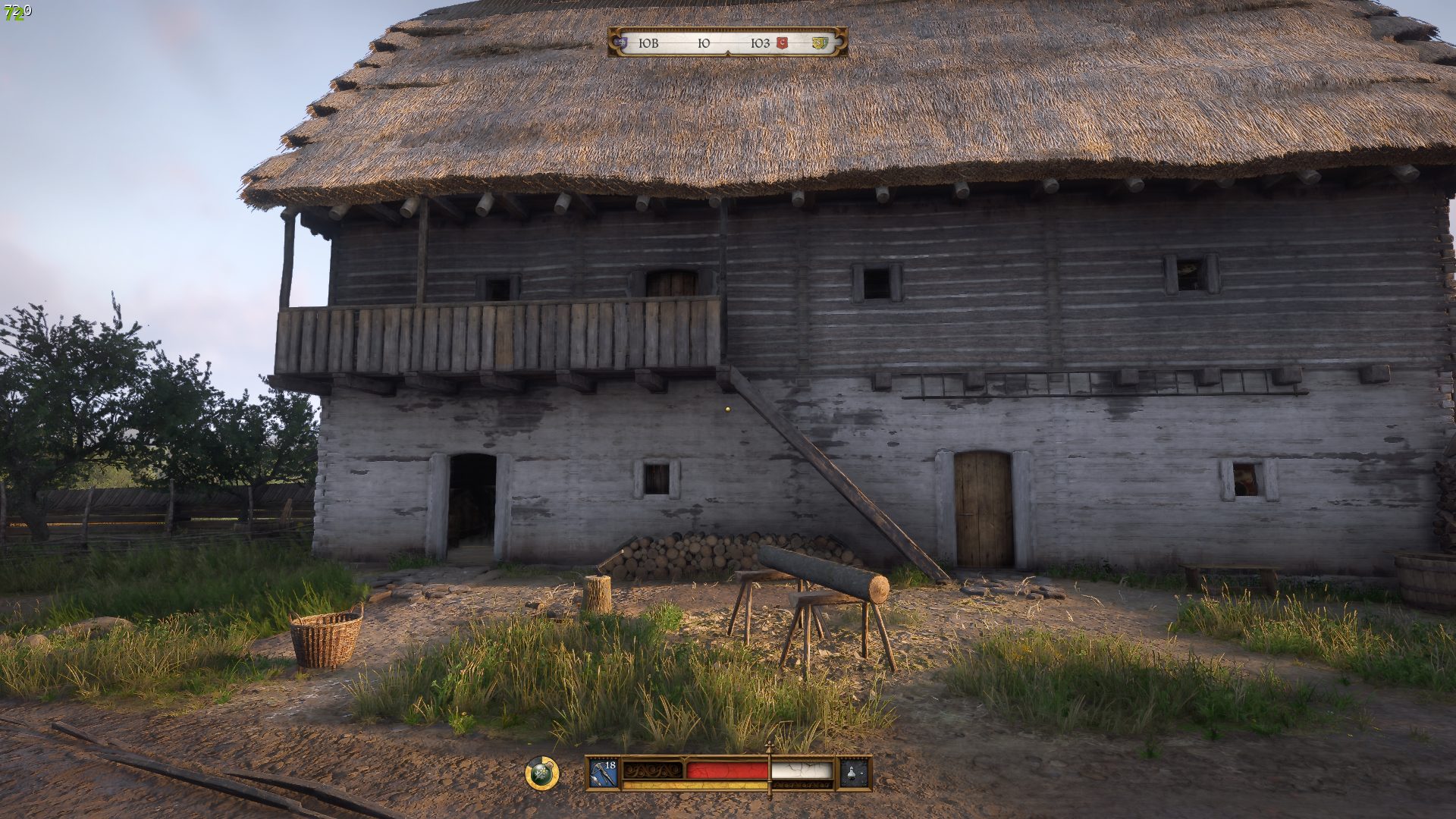Select the red shield marker on the compass
Image resolution: width=1456 pixels, height=819 pixels.
tap(783, 43)
